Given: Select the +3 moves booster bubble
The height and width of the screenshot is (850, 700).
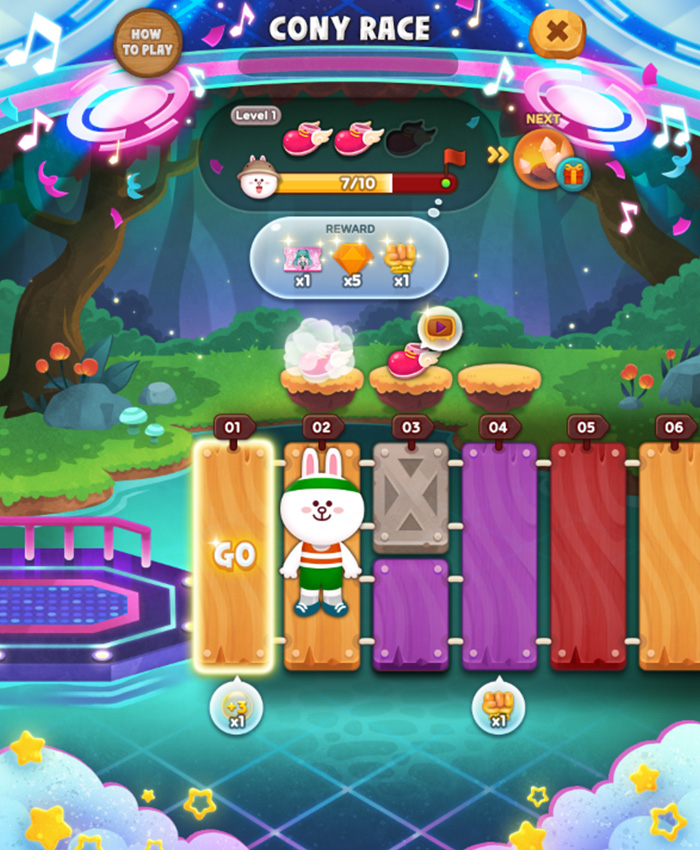Looking at the screenshot, I should coord(235,708).
